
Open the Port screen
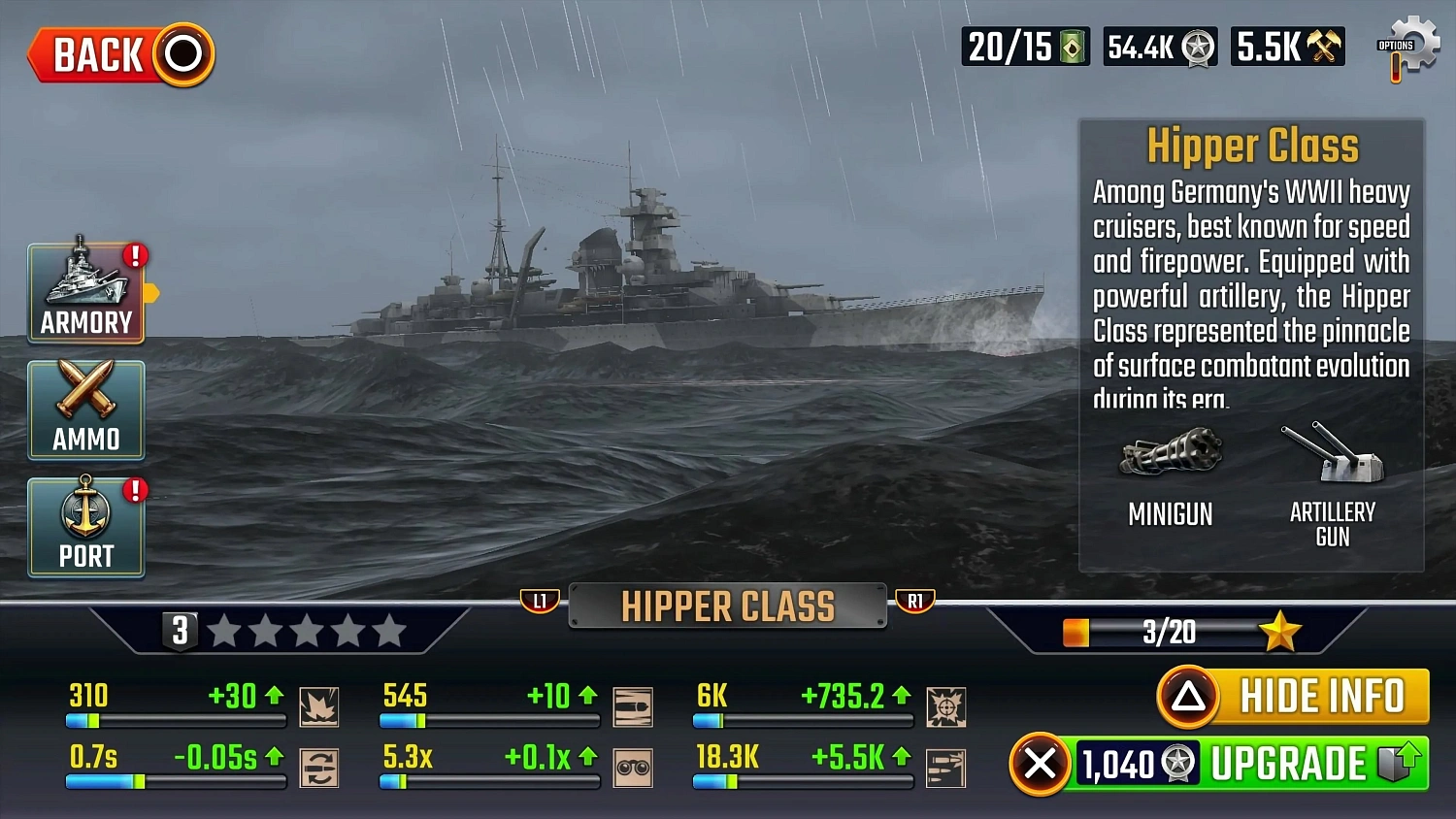pyautogui.click(x=85, y=527)
